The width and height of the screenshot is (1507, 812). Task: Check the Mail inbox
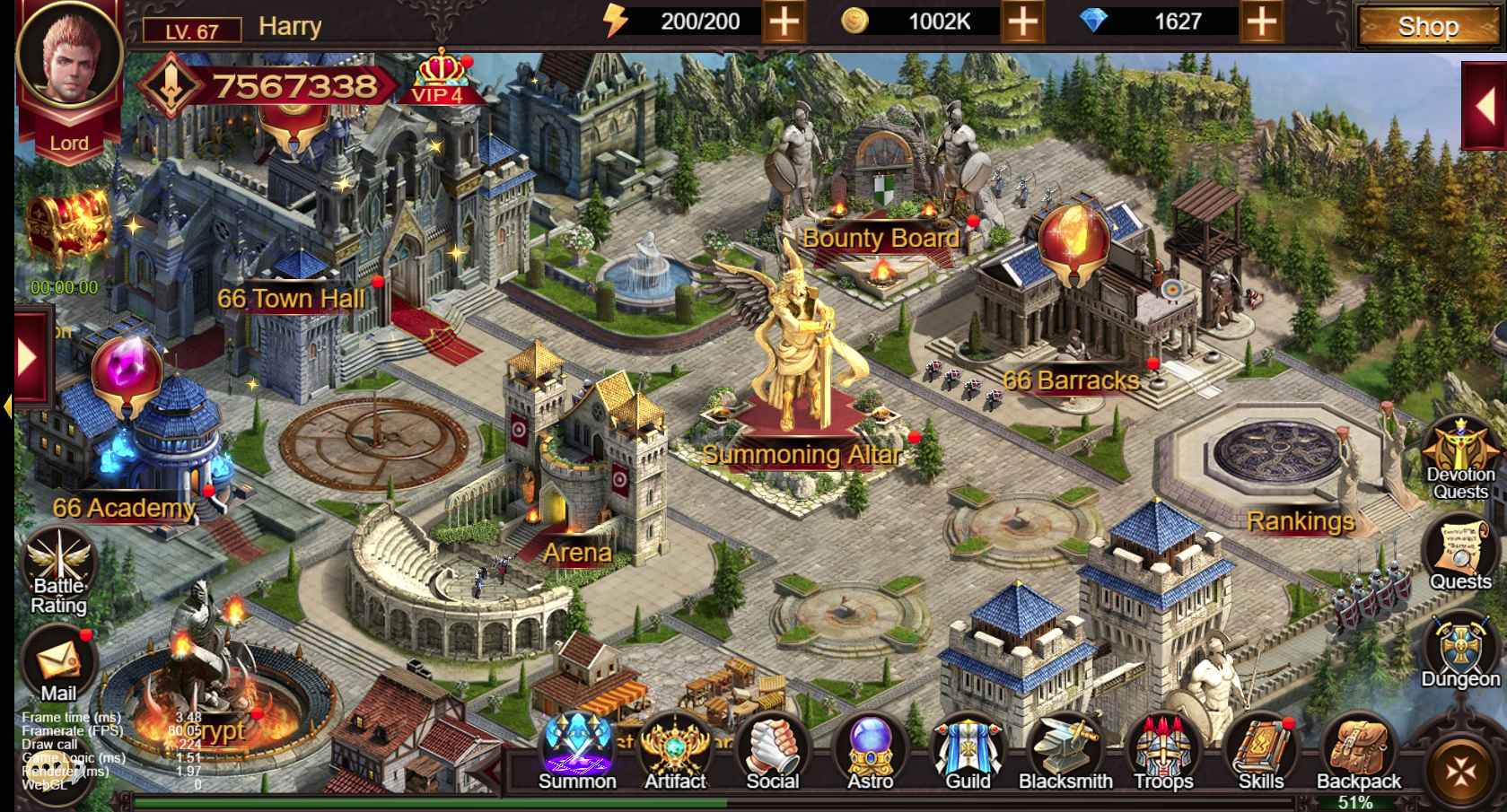click(x=59, y=666)
